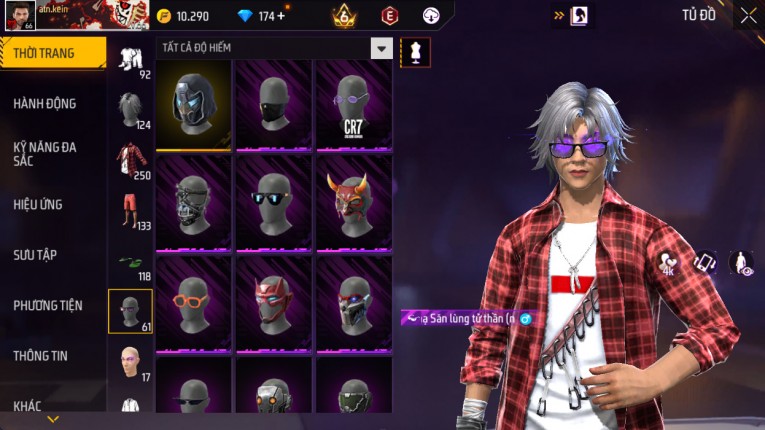Switch to the Hành Động tab
This screenshot has width=765, height=430.
tap(45, 104)
